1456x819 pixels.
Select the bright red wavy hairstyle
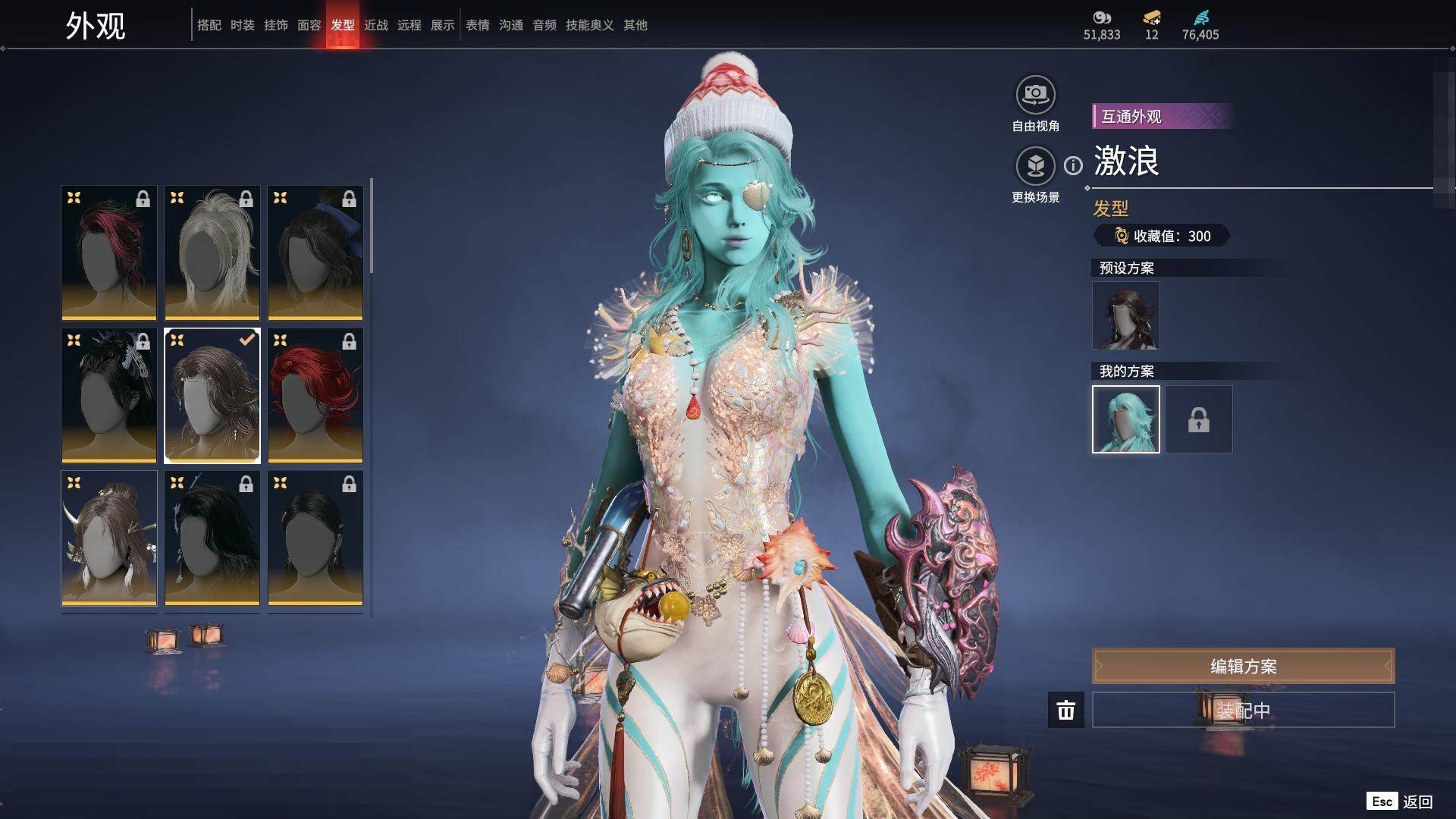point(315,395)
